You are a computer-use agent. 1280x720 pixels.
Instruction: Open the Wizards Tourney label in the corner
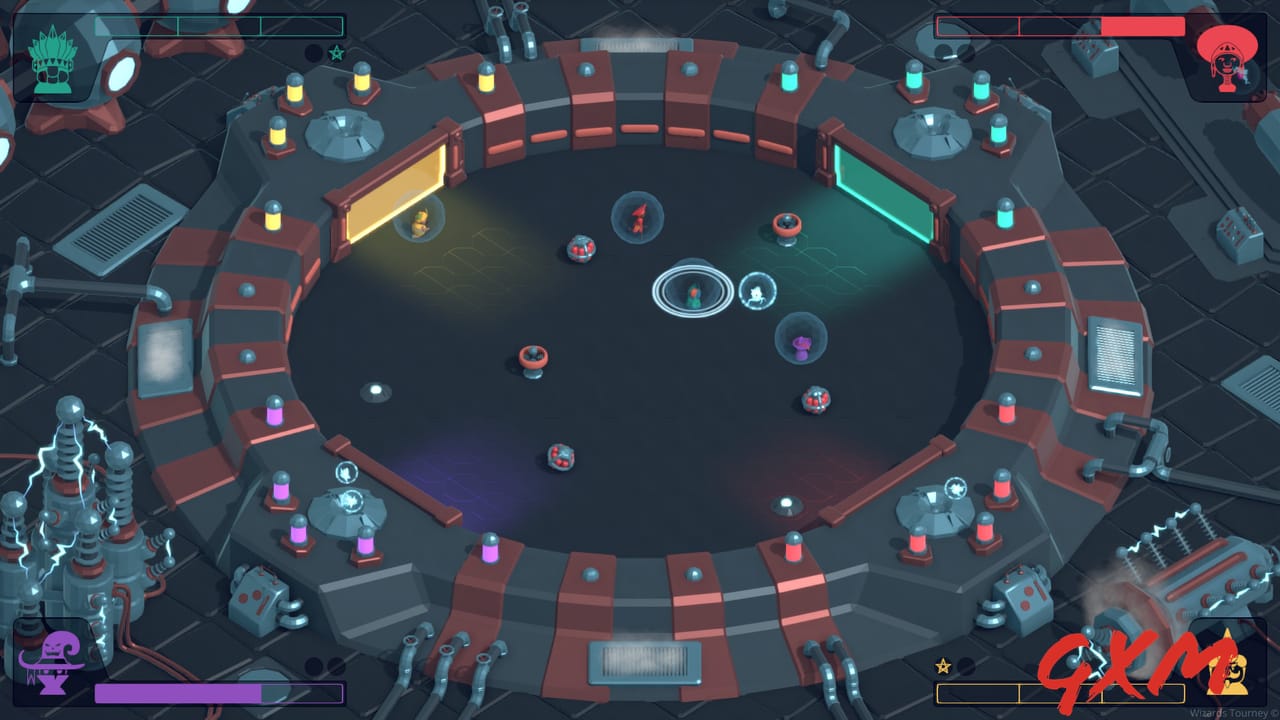(x=1230, y=713)
